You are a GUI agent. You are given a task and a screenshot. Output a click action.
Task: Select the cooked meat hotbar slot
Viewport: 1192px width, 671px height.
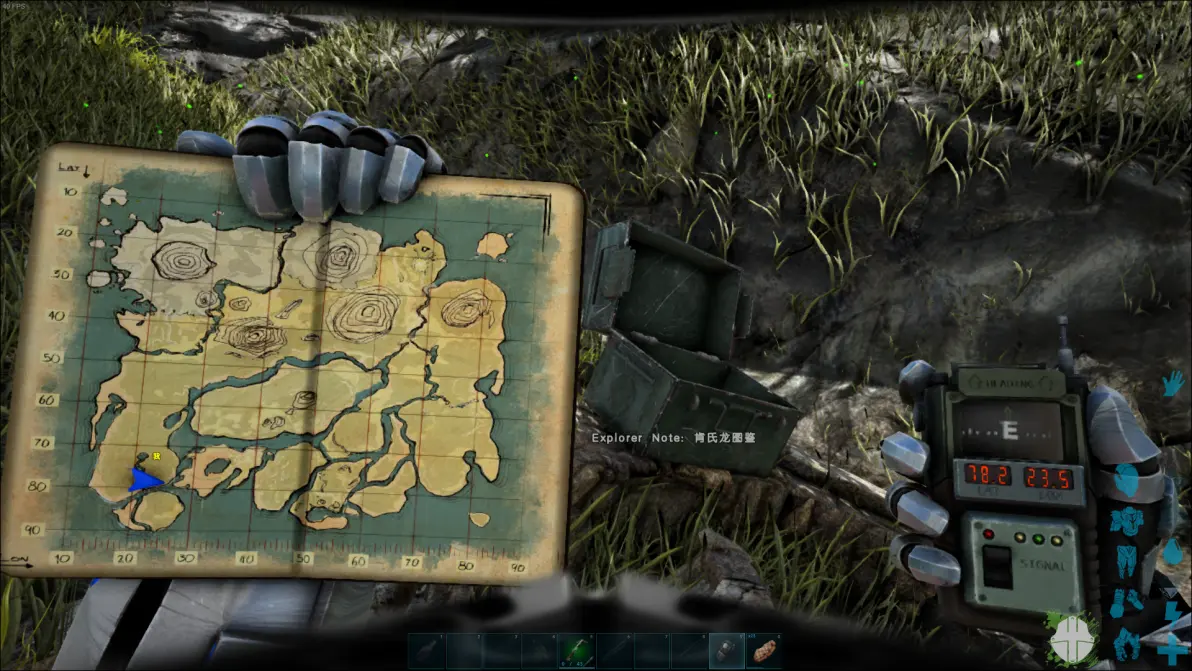764,650
